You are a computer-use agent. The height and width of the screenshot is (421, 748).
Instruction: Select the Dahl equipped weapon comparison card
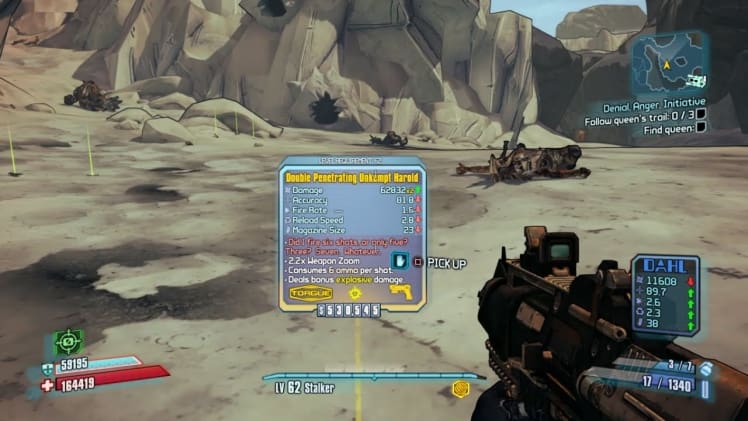pos(665,293)
